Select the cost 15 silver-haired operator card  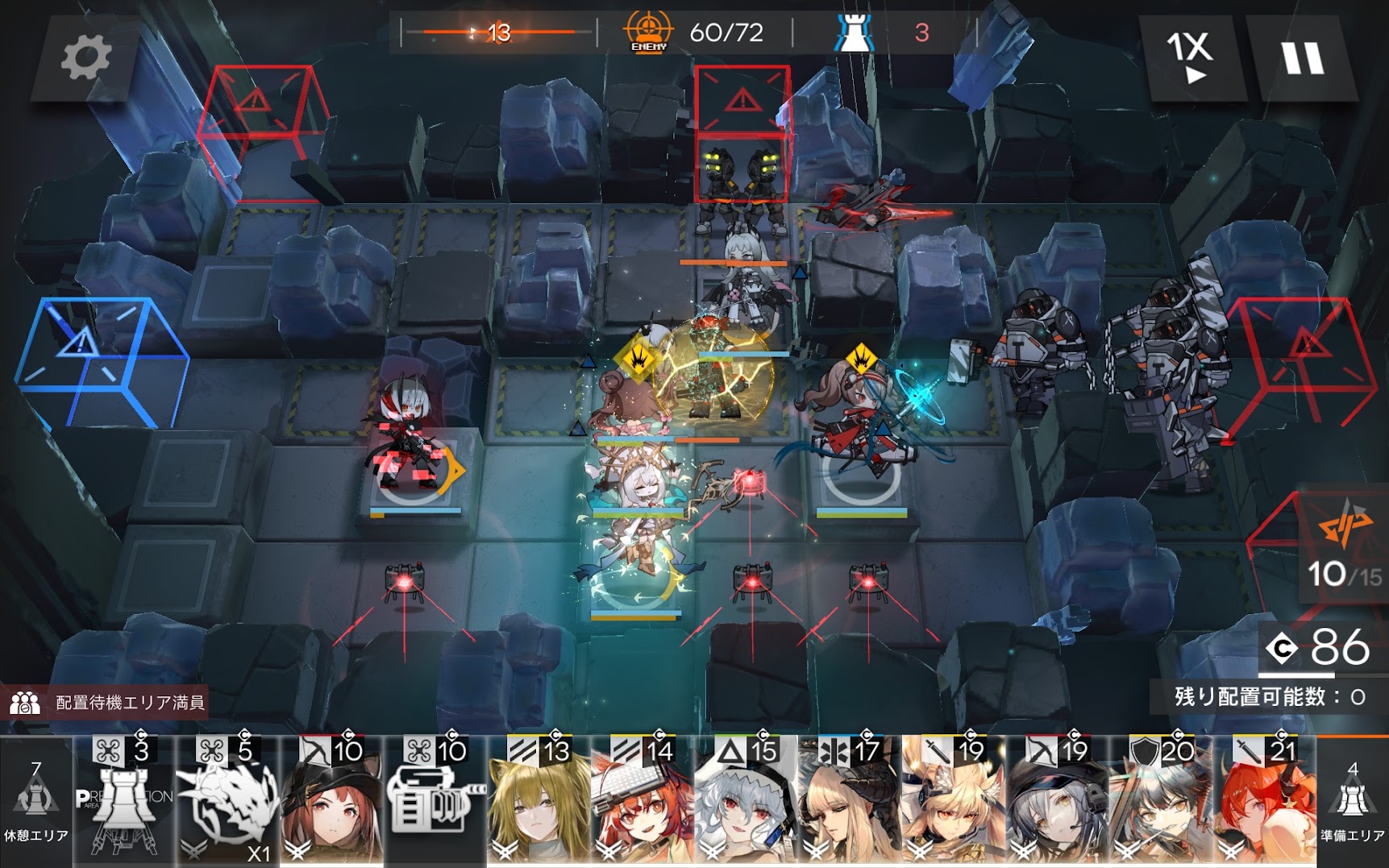(746, 802)
